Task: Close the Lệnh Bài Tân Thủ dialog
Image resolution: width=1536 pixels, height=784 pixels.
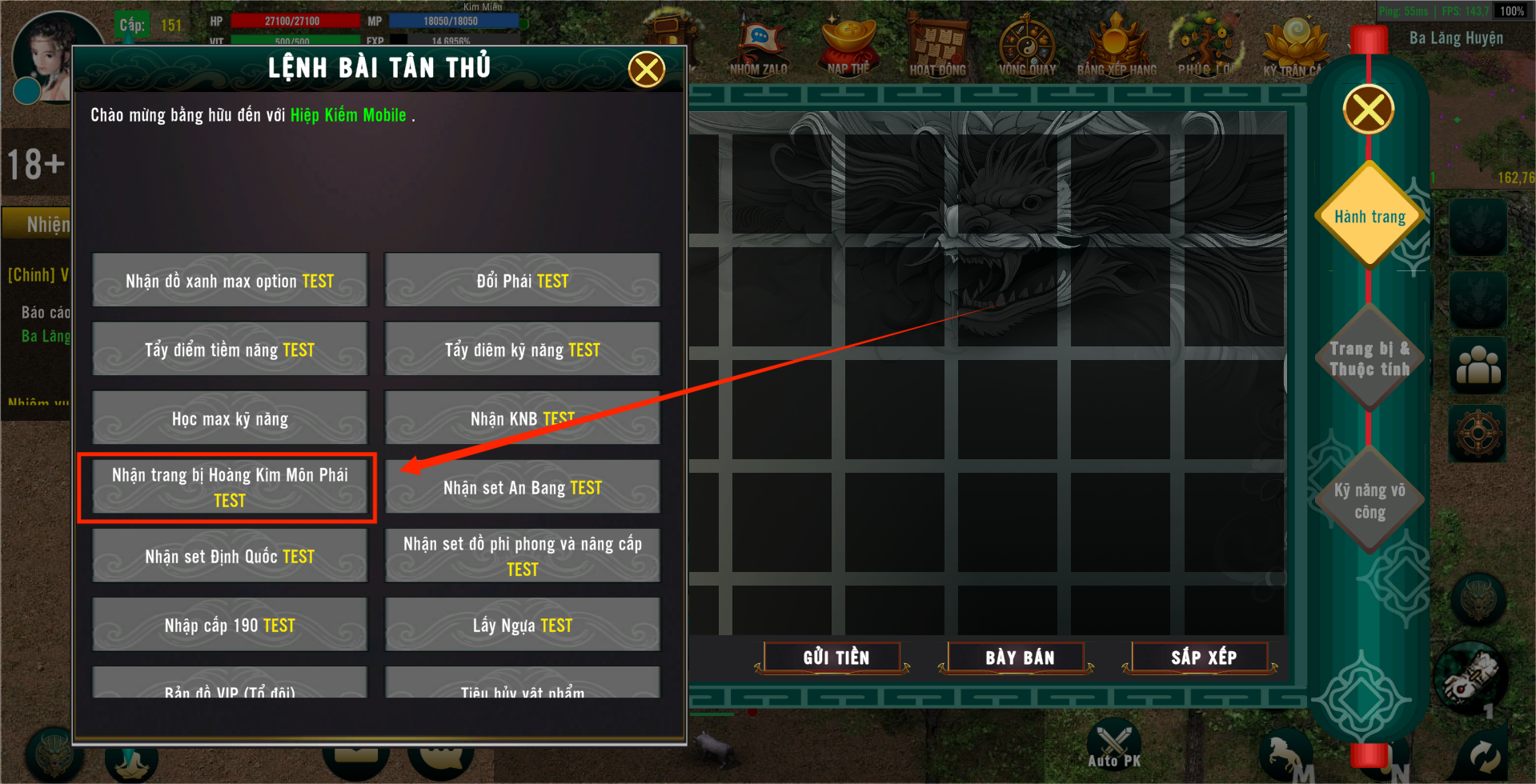Action: tap(646, 70)
